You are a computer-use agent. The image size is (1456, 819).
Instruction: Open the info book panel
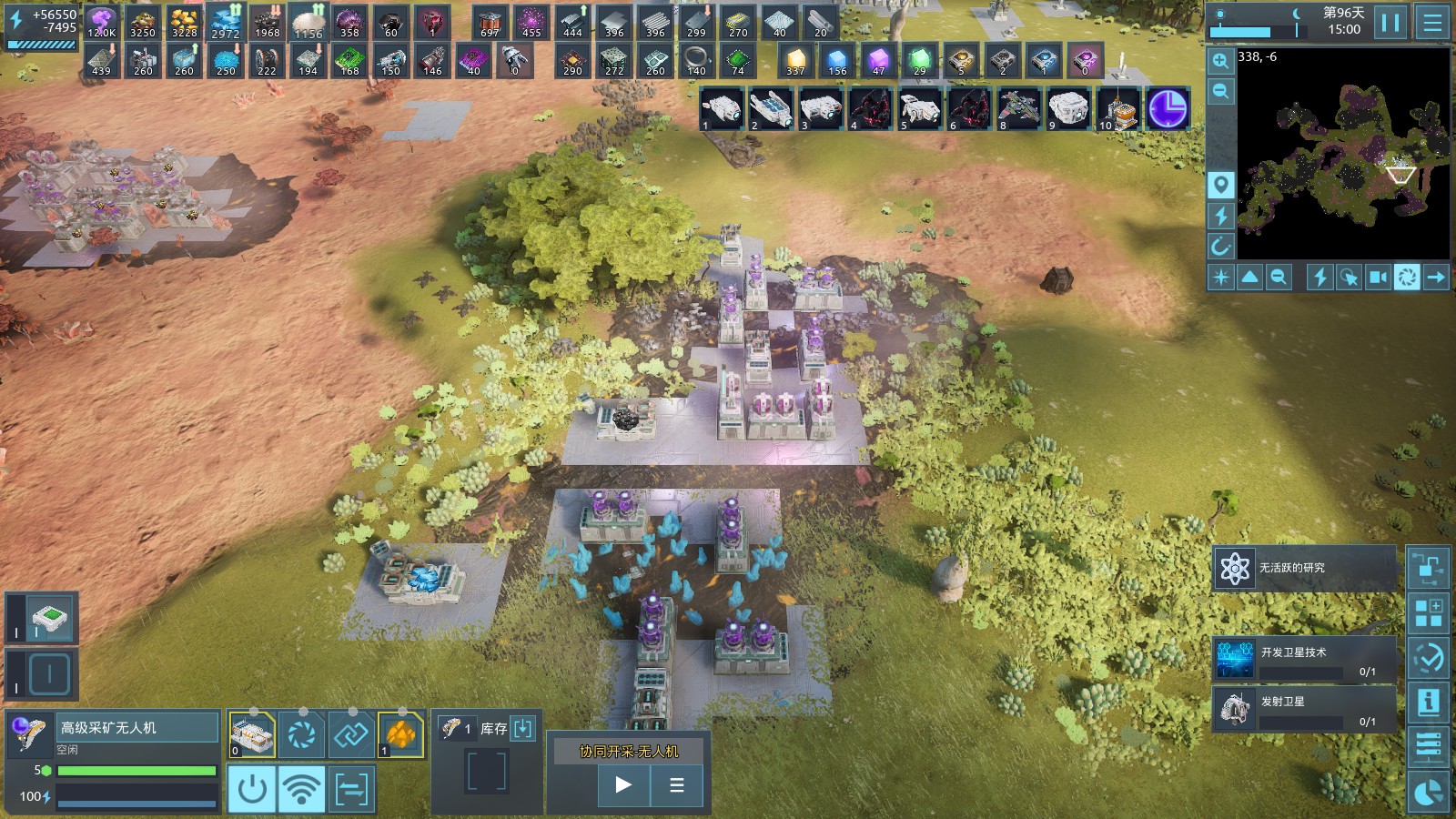coord(1428,702)
